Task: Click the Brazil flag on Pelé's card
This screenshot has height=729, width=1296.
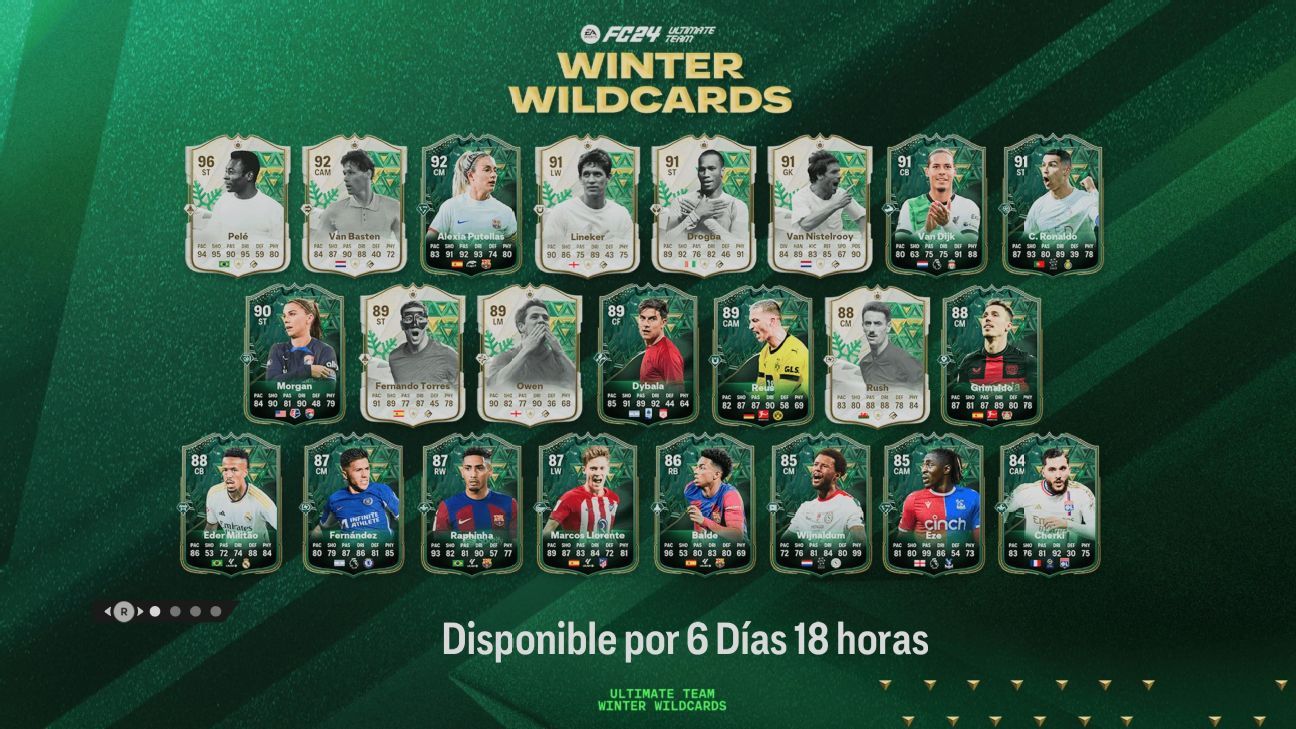Action: (x=224, y=264)
